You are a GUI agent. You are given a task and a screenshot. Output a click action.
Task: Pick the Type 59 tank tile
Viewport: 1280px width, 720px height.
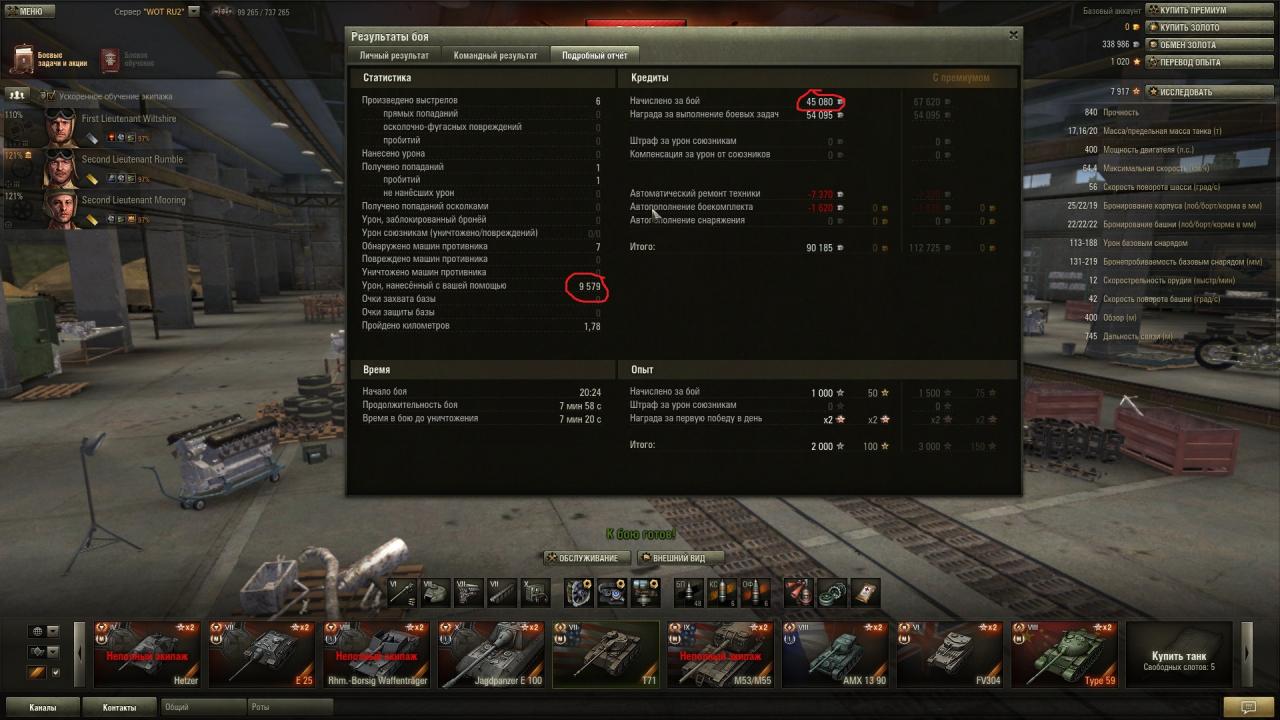point(1064,654)
